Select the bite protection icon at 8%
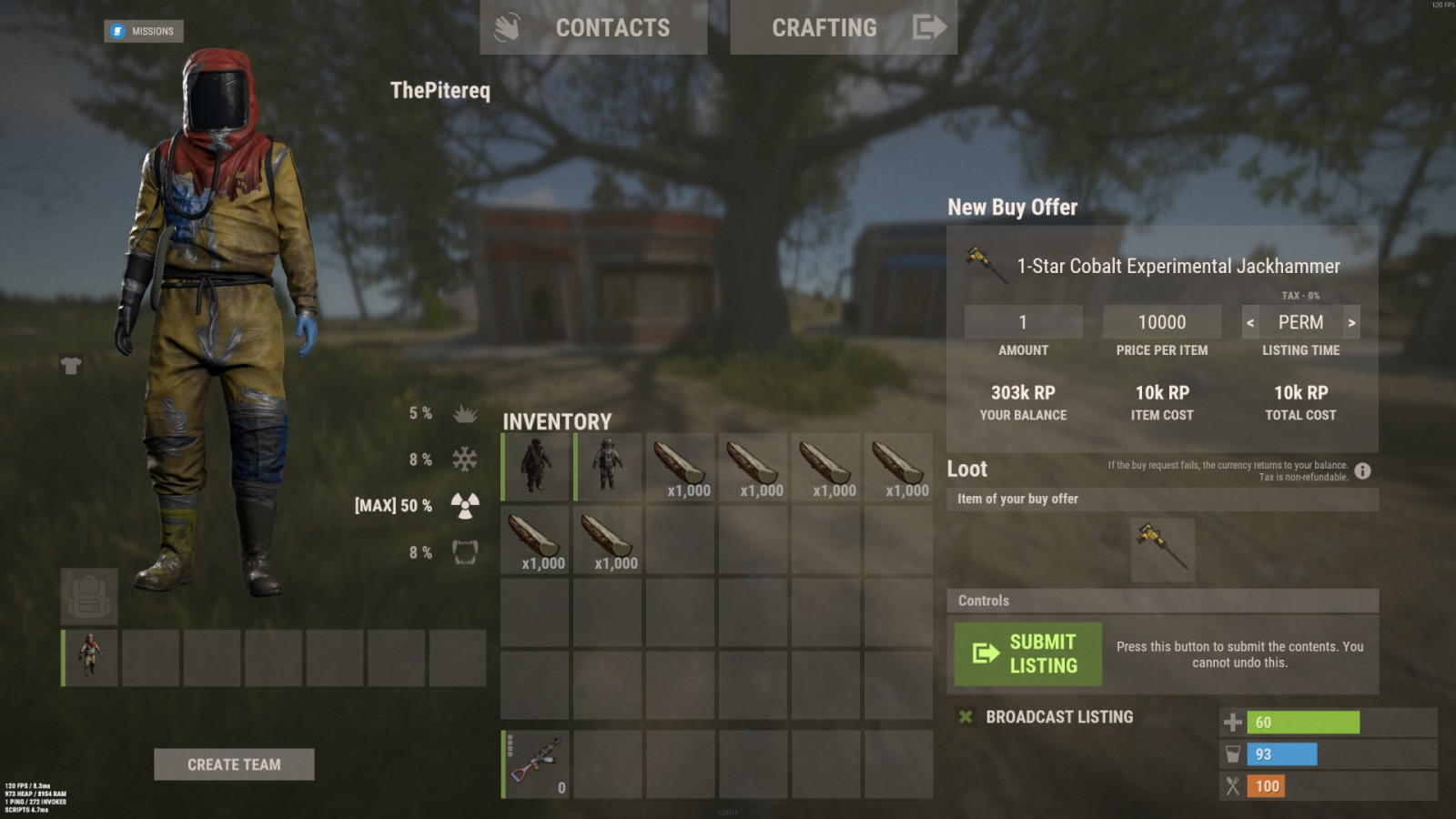The height and width of the screenshot is (819, 1456). [464, 551]
